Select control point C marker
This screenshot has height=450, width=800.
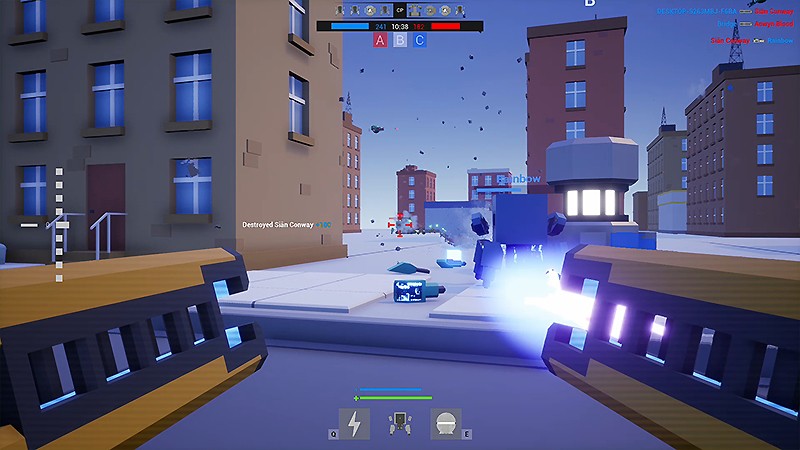point(420,40)
